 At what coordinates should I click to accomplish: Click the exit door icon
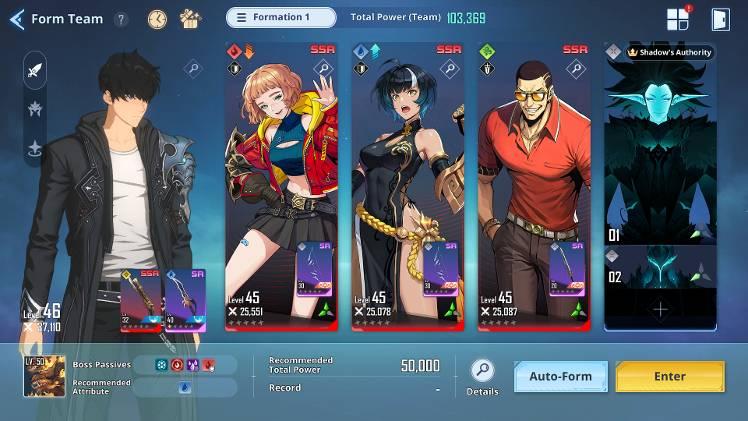(719, 19)
